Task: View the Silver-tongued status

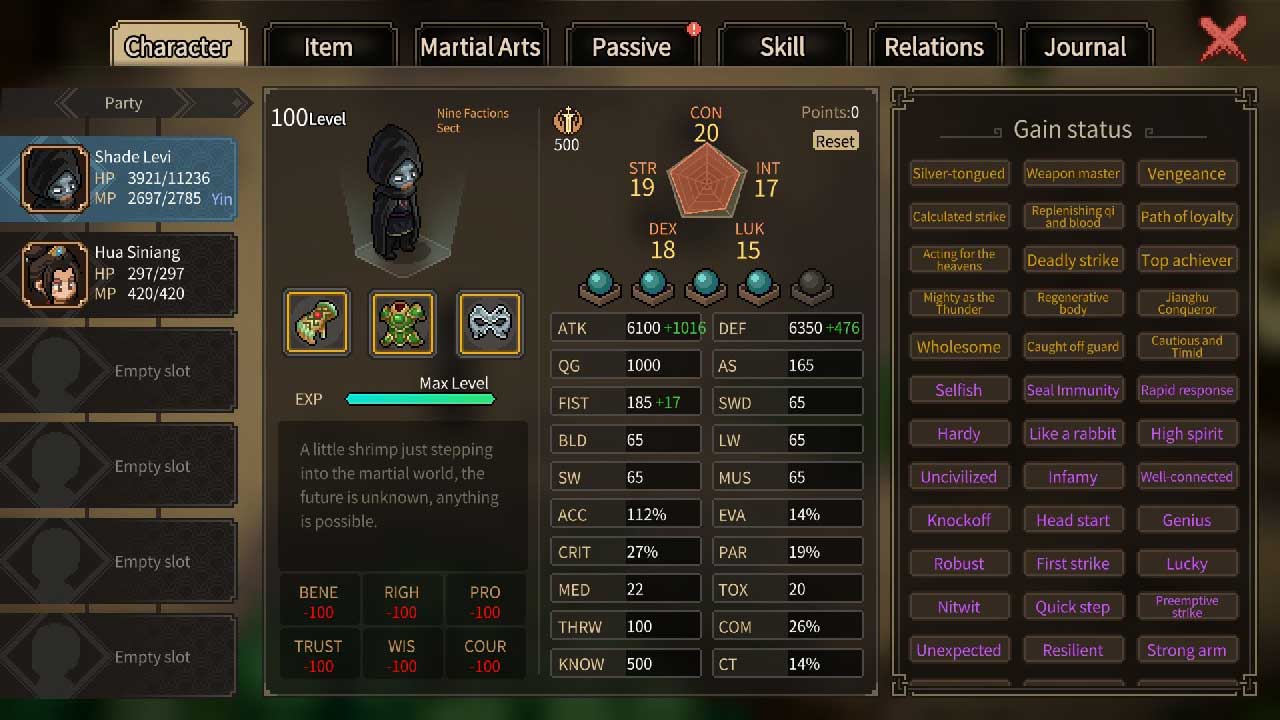Action: tap(959, 174)
